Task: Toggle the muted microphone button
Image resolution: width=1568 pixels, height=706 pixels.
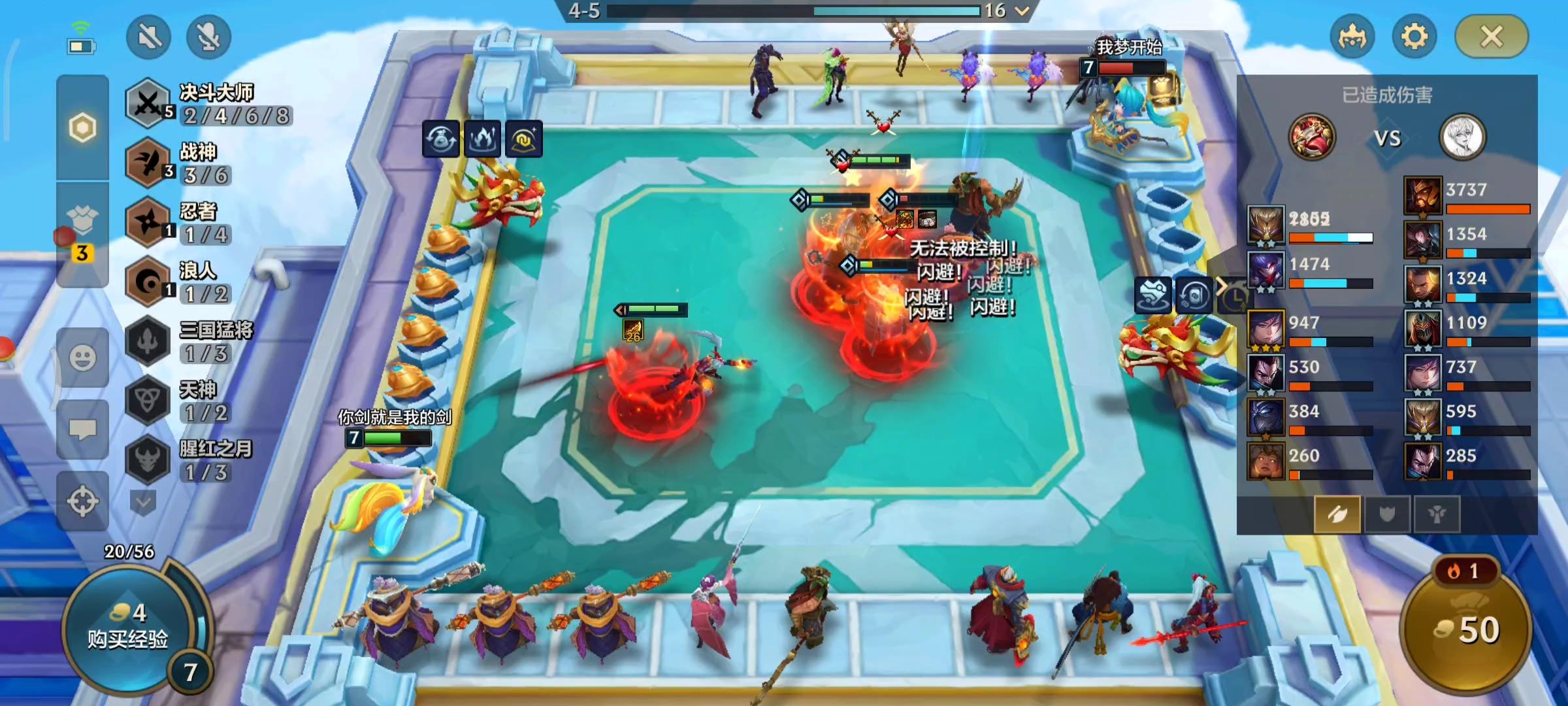Action: coord(208,37)
